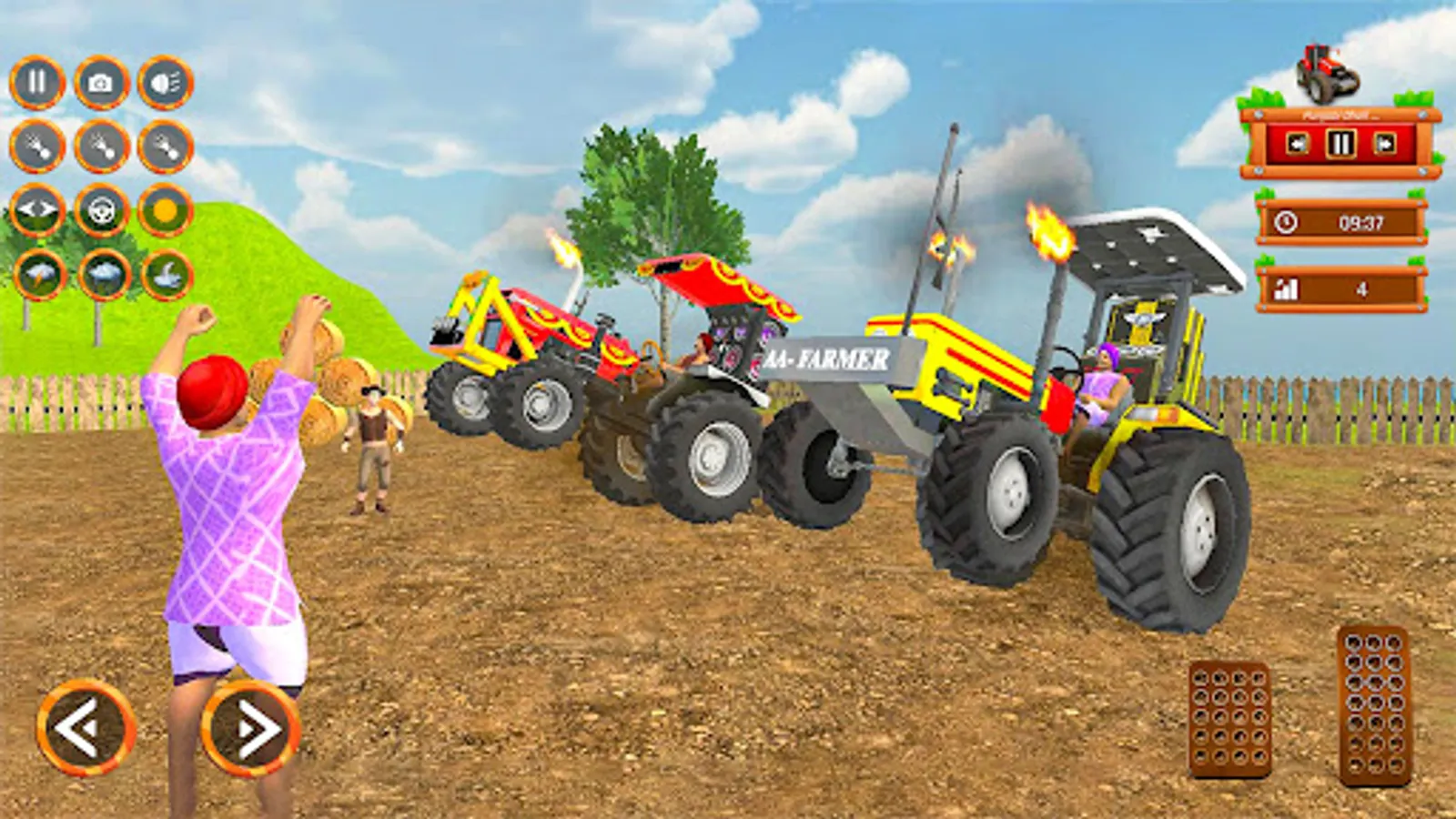
Task: Open the steering wheel control mode
Action: pyautogui.click(x=102, y=211)
